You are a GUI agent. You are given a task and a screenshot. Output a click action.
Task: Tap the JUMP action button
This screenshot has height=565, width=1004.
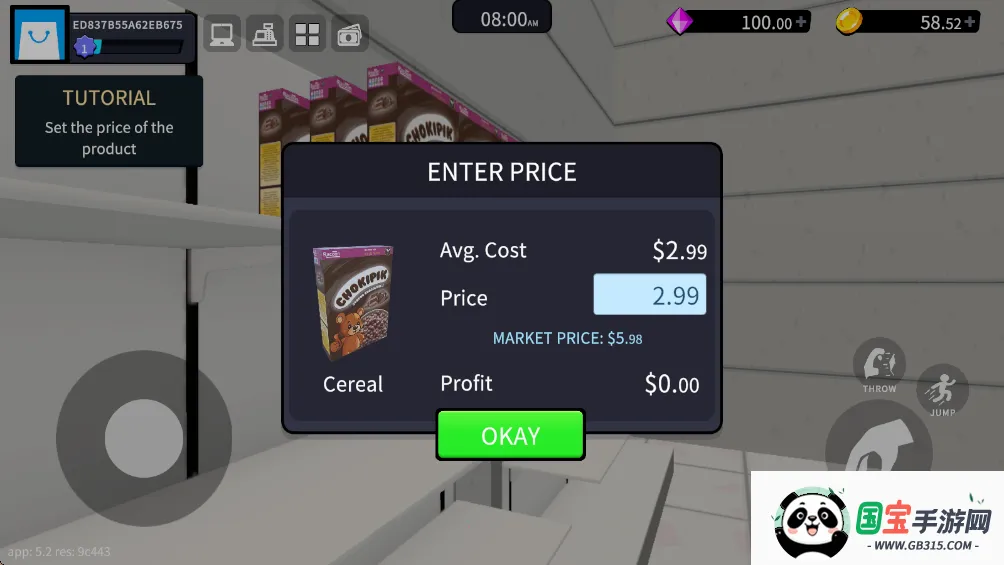point(942,390)
